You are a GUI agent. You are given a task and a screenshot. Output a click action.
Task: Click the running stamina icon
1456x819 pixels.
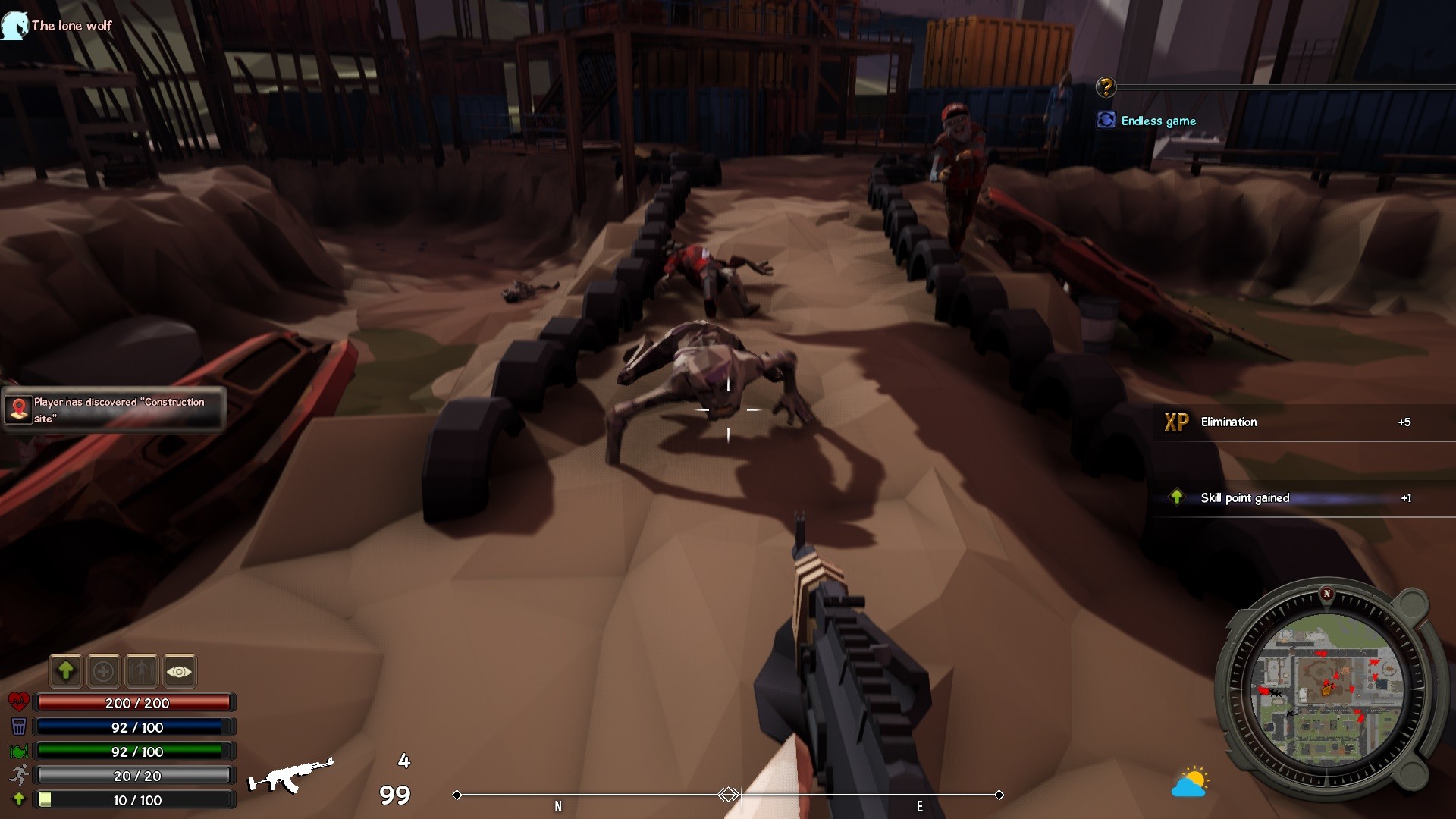(18, 775)
